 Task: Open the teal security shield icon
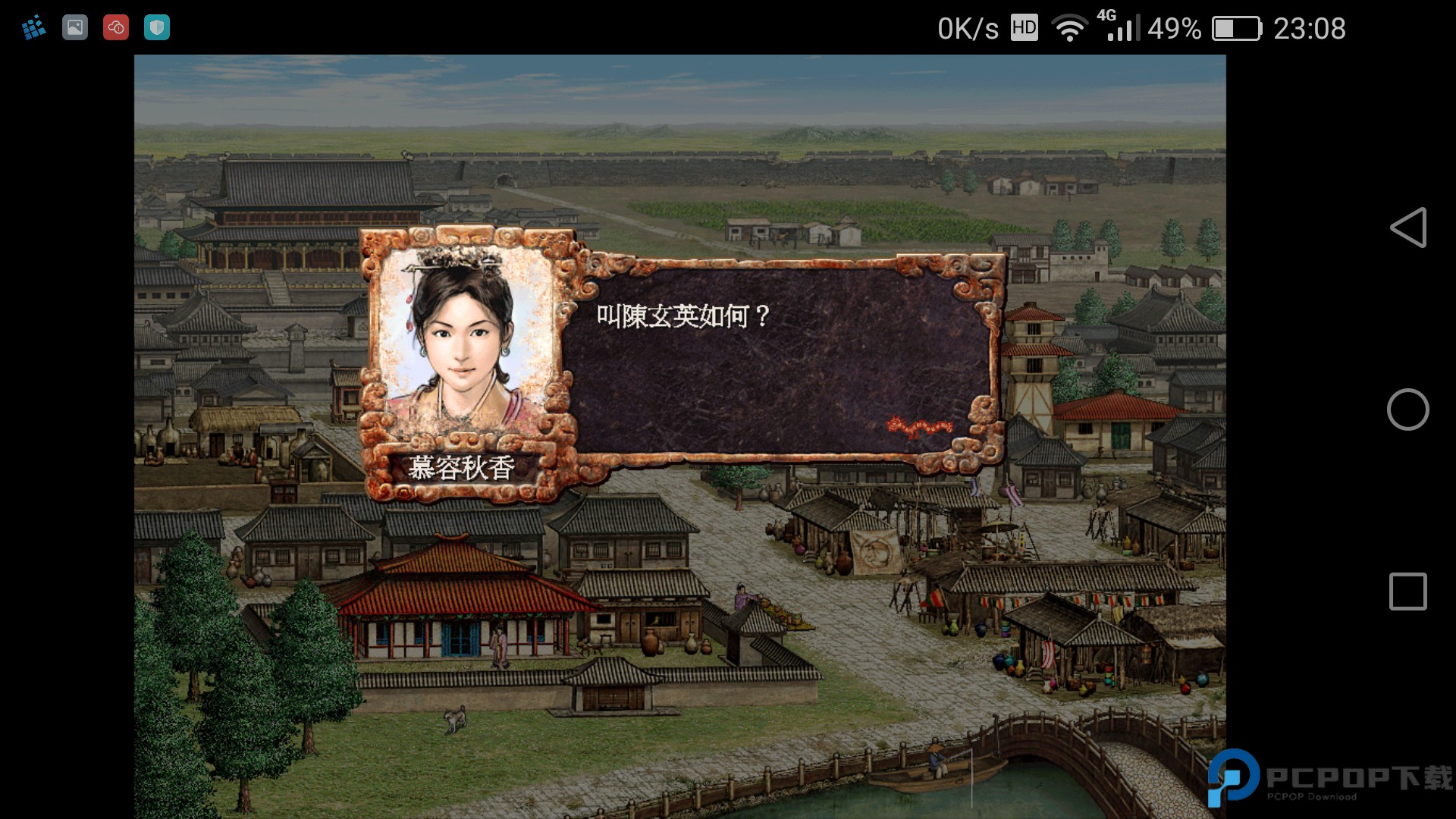pyautogui.click(x=156, y=27)
